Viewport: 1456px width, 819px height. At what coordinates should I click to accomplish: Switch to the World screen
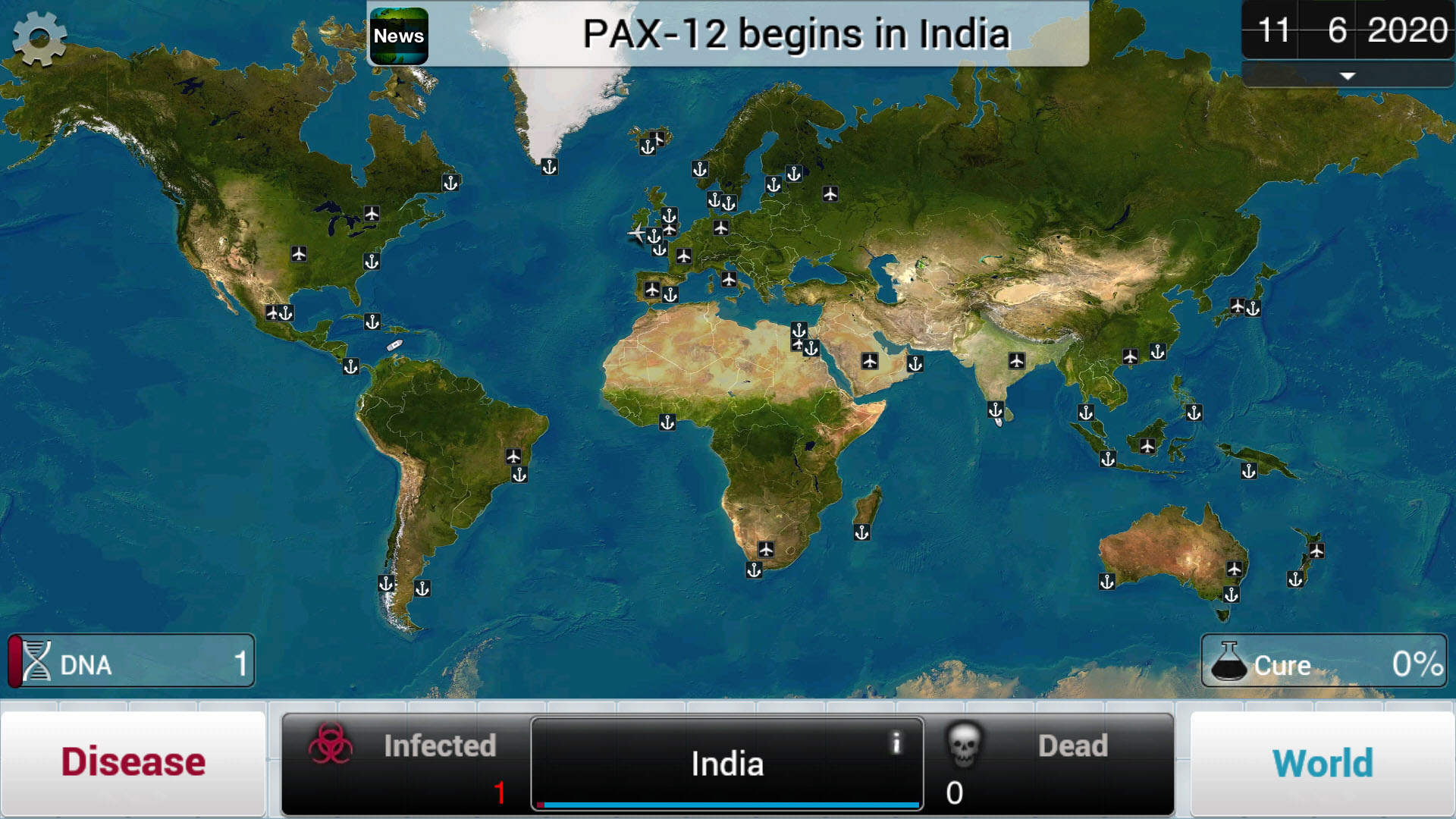click(1323, 761)
